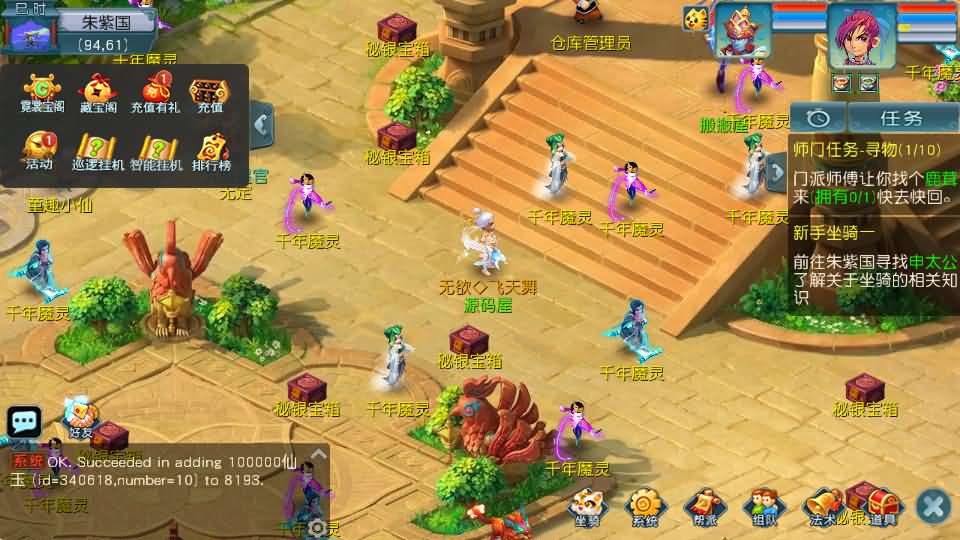960x540 pixels.
Task: Open the 帮派 guild menu
Action: click(x=704, y=505)
